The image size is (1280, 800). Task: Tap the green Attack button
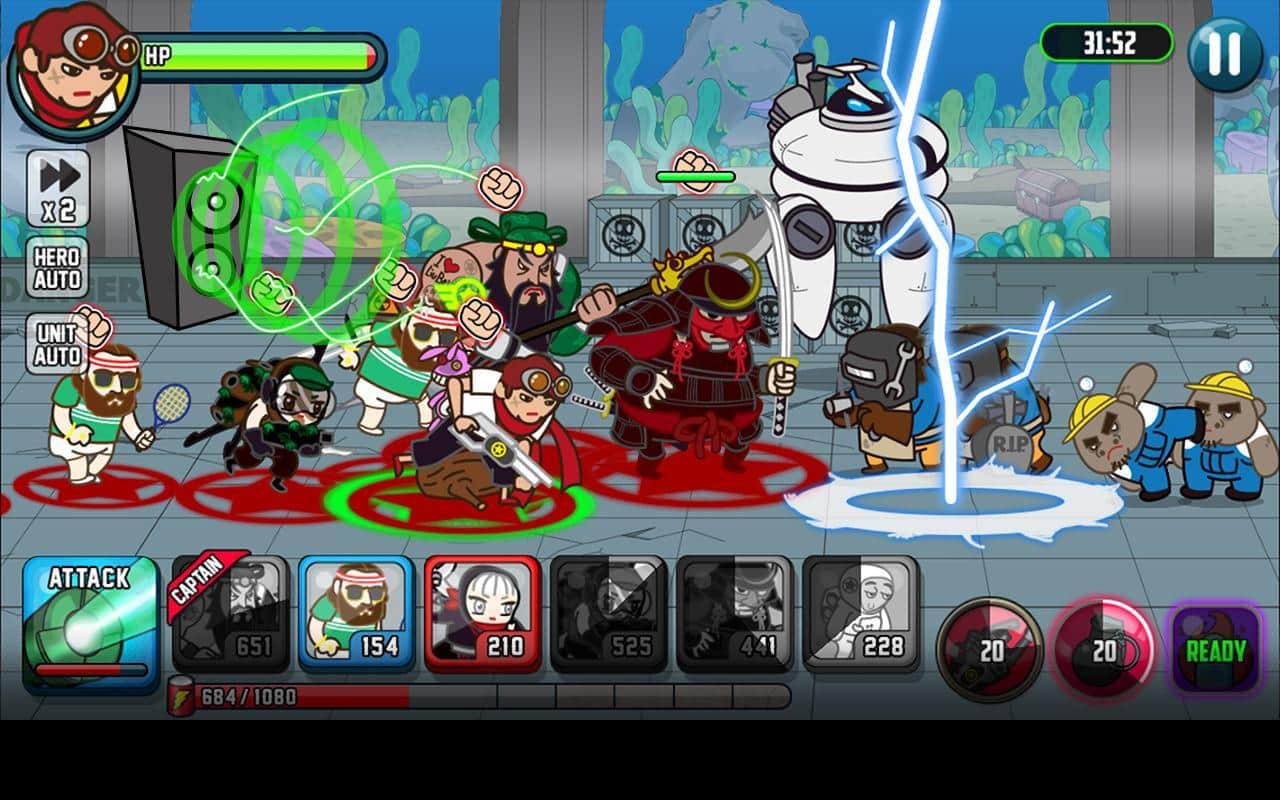tap(90, 624)
